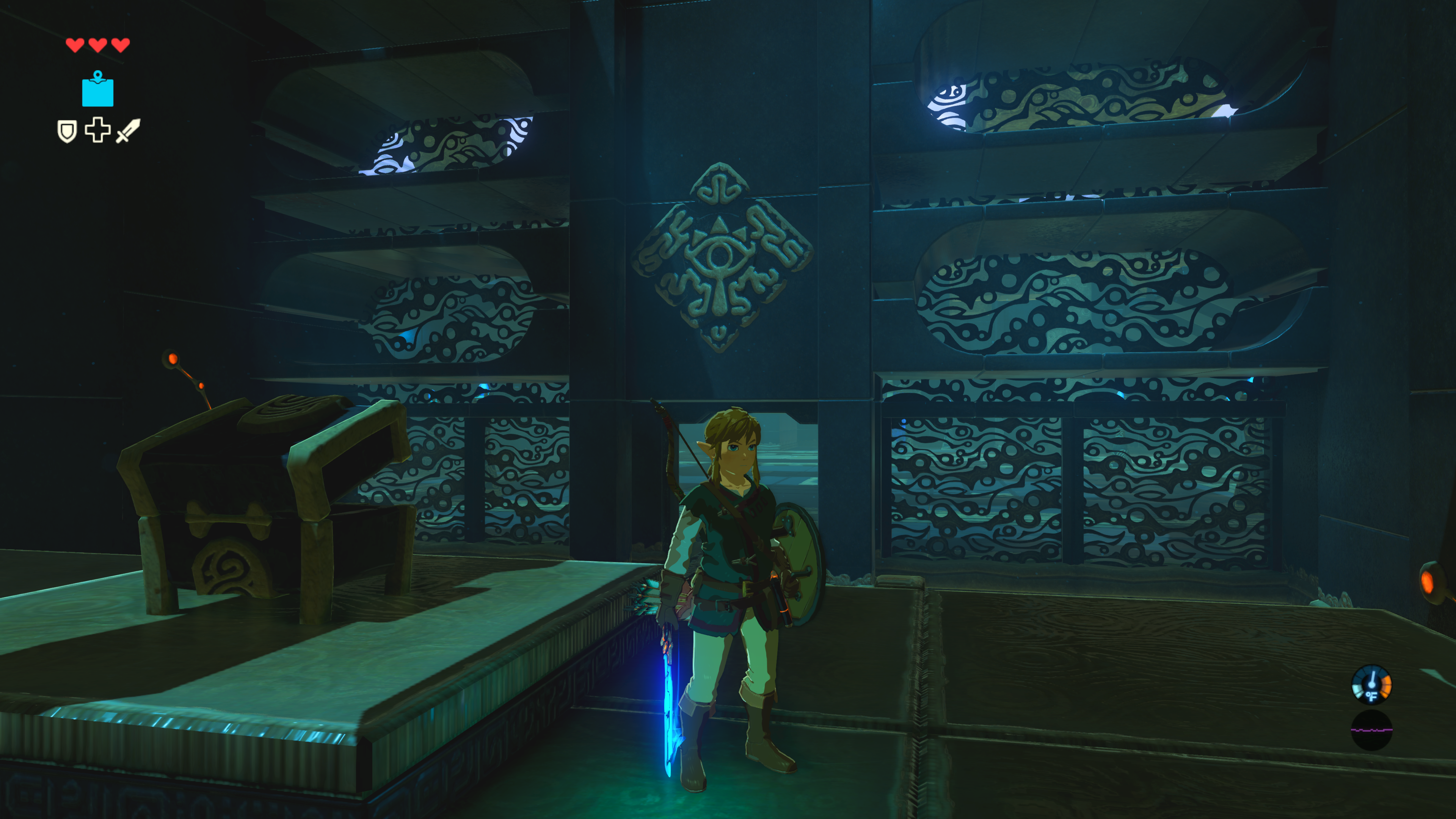Open the shield quick-select icon
This screenshot has height=819, width=1456.
click(x=67, y=131)
